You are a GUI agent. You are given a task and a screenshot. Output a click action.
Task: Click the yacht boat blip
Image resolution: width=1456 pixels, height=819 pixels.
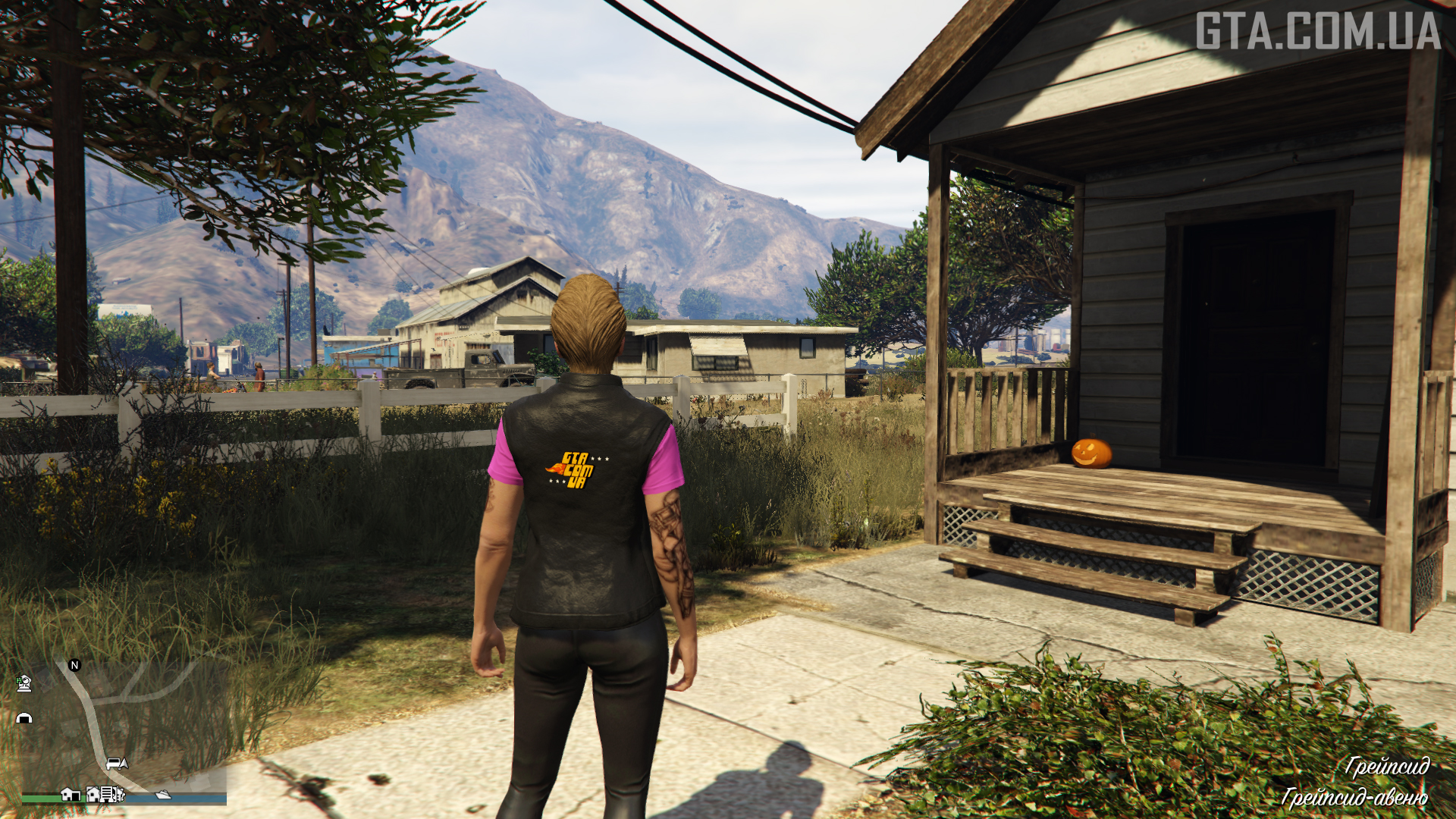(x=163, y=795)
